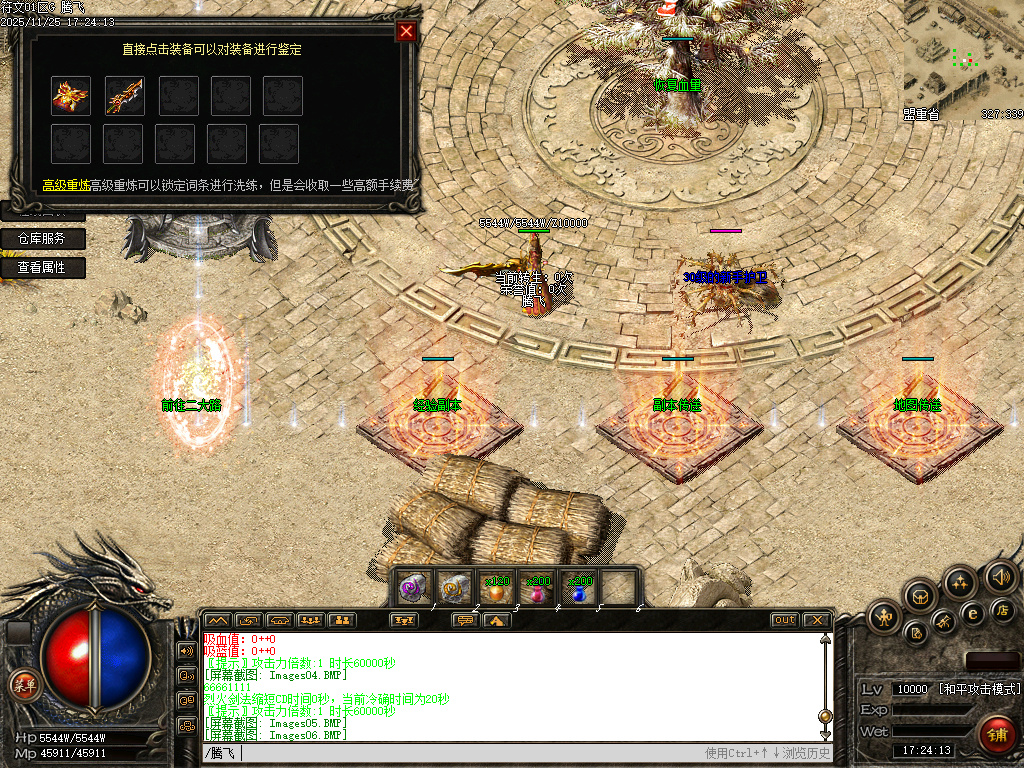1024x768 pixels.
Task: Click the 菜单 menu orb button
Action: point(23,685)
